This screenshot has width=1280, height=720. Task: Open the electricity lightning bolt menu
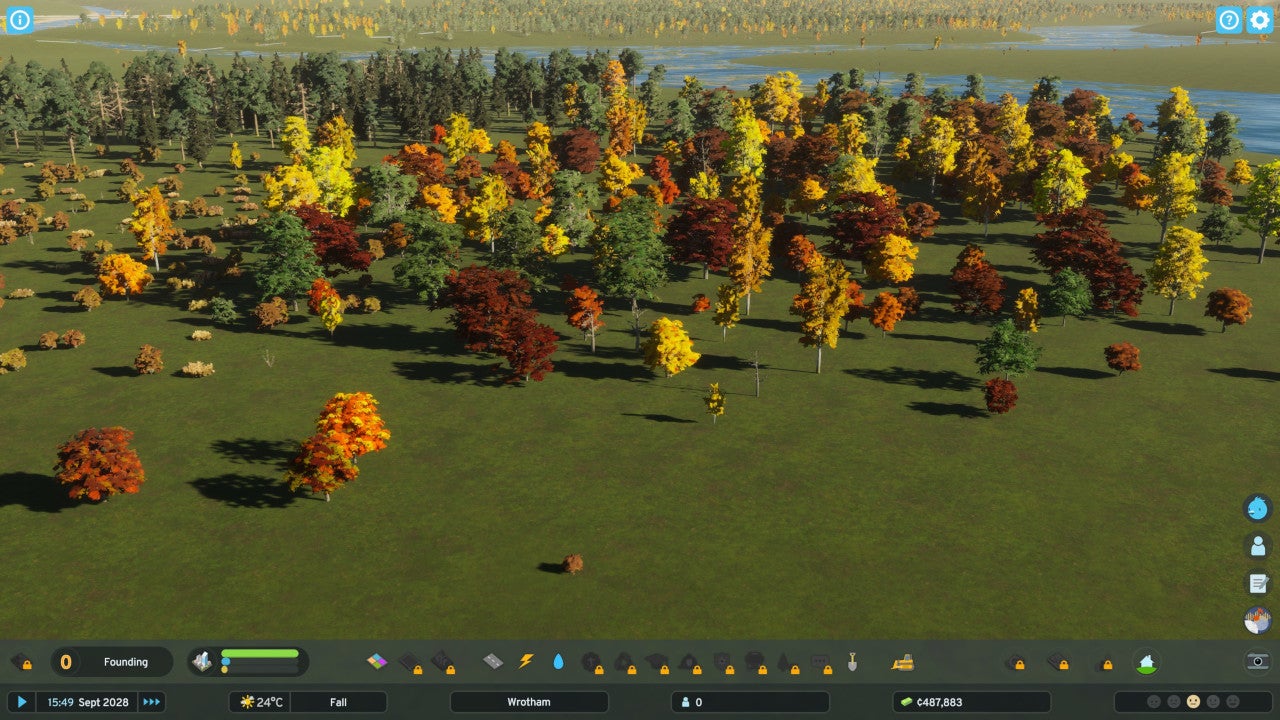click(x=526, y=662)
